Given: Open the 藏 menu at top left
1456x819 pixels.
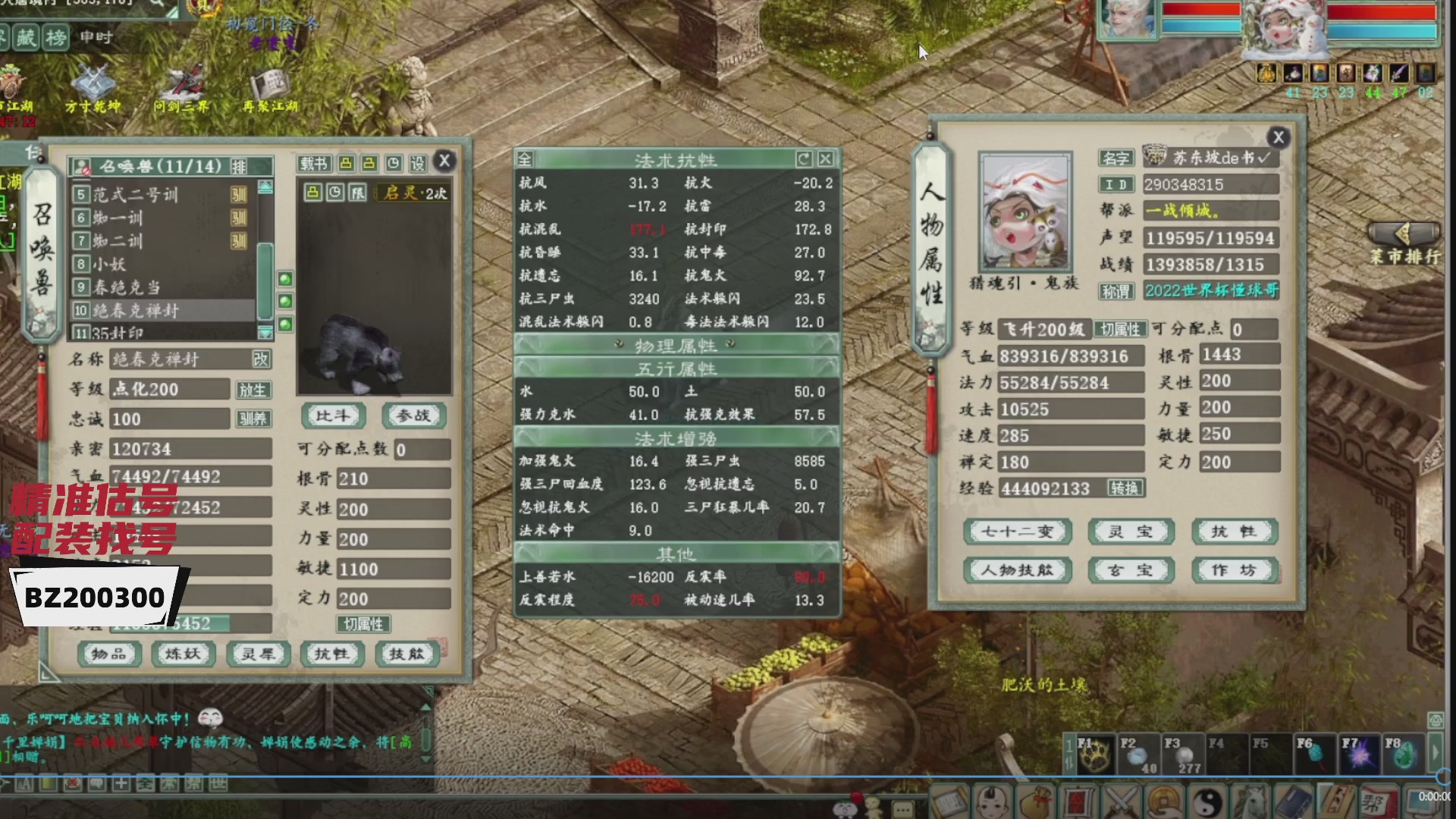Looking at the screenshot, I should 27,38.
